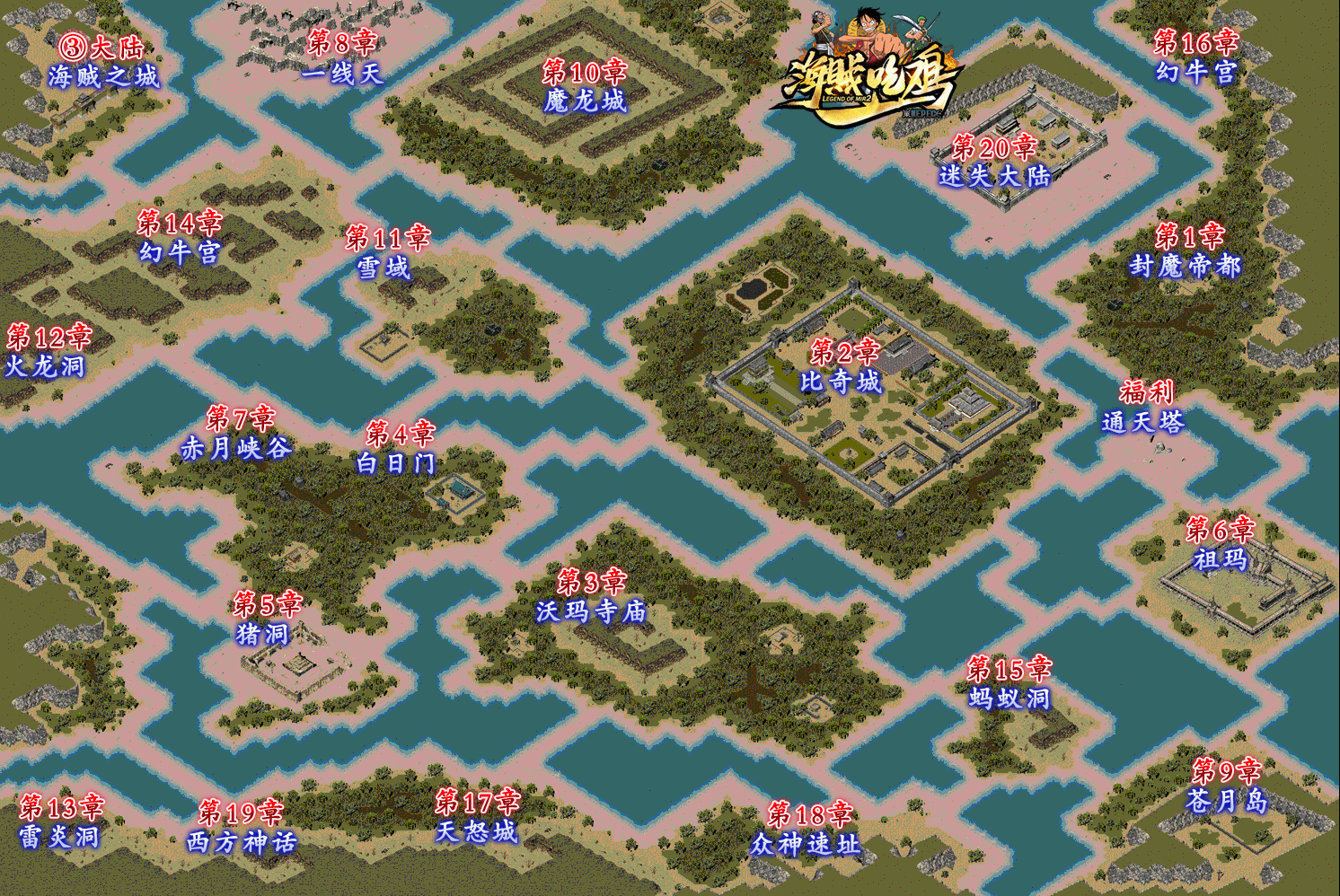Choose the 第12章 火龙洞 location

point(47,351)
